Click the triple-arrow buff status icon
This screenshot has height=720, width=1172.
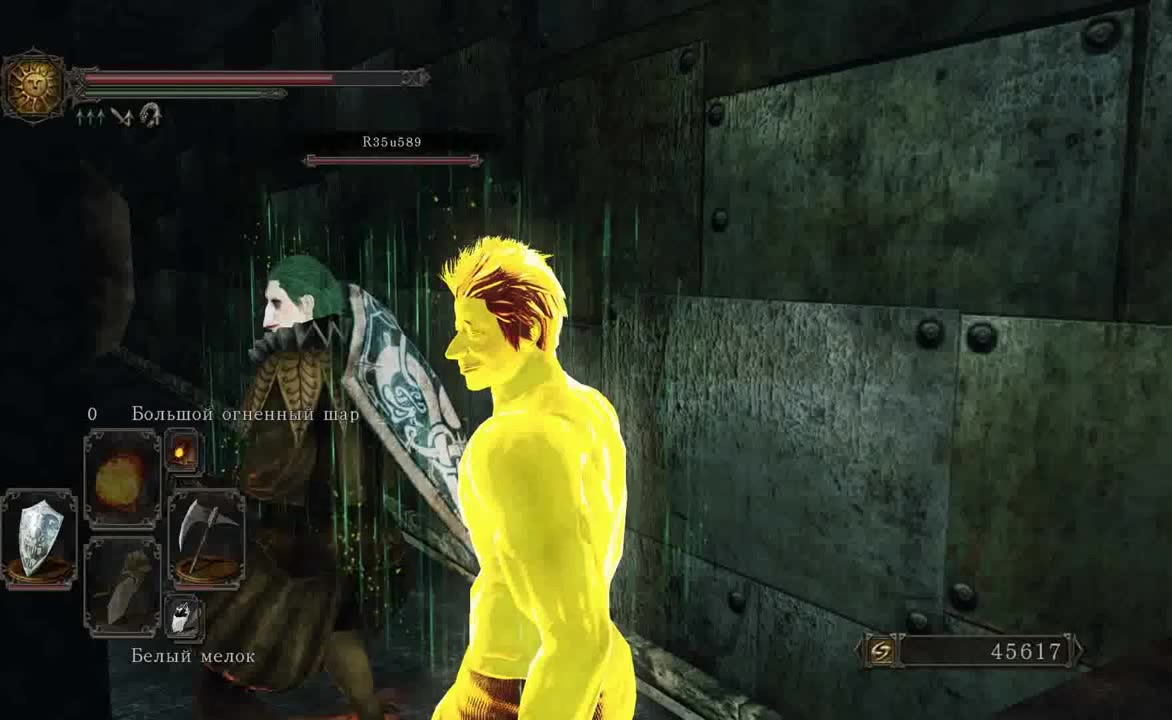(88, 116)
